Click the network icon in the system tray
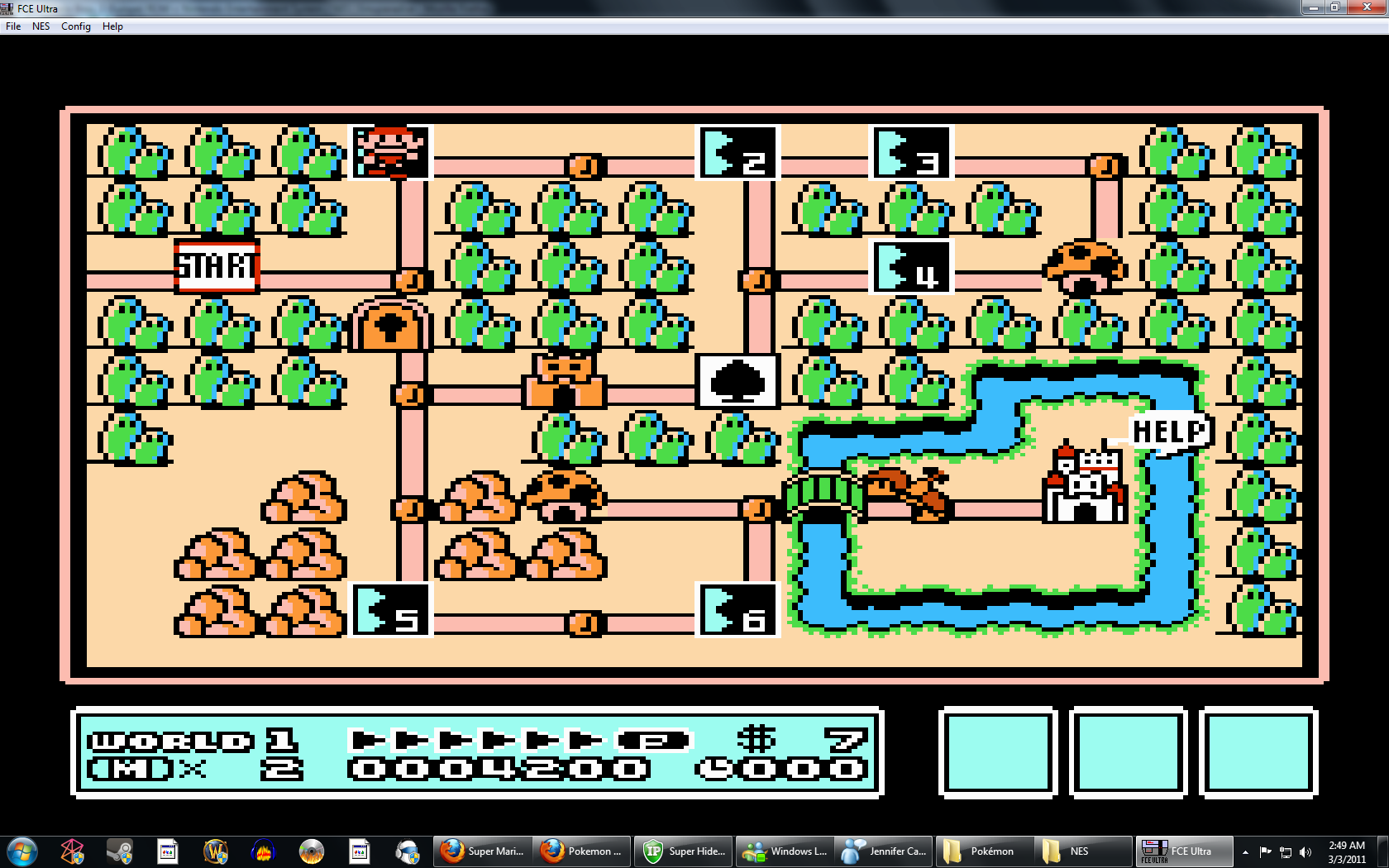This screenshot has height=868, width=1389. click(1286, 851)
